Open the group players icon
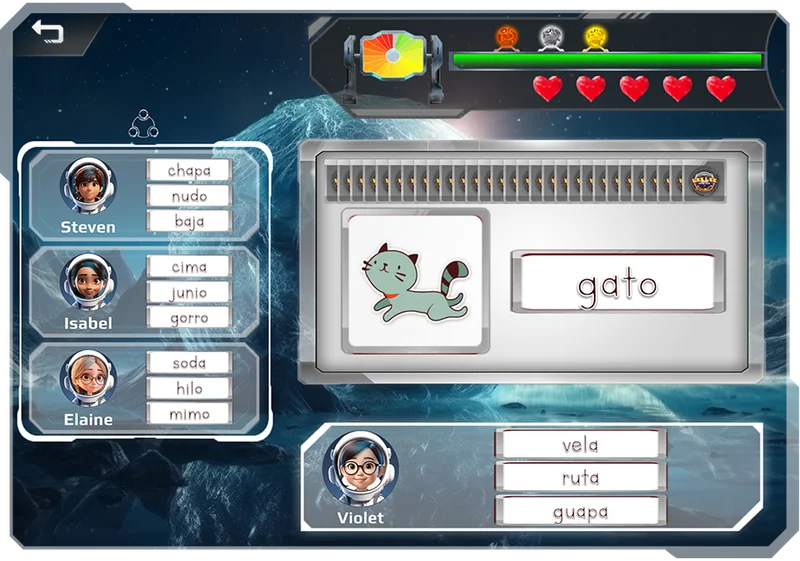Viewport: 800px width, 561px height. [146, 125]
